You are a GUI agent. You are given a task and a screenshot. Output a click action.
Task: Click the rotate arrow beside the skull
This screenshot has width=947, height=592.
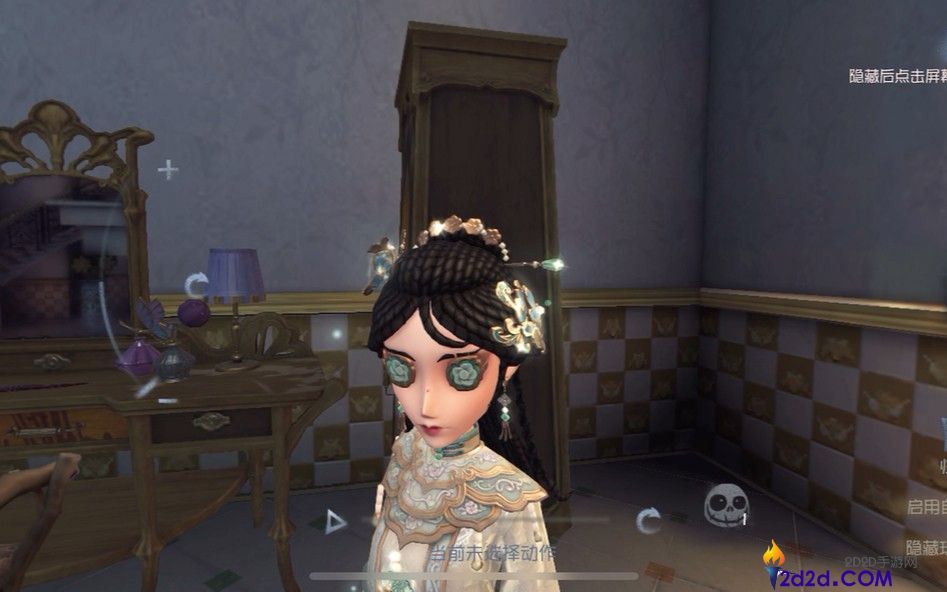[x=649, y=519]
